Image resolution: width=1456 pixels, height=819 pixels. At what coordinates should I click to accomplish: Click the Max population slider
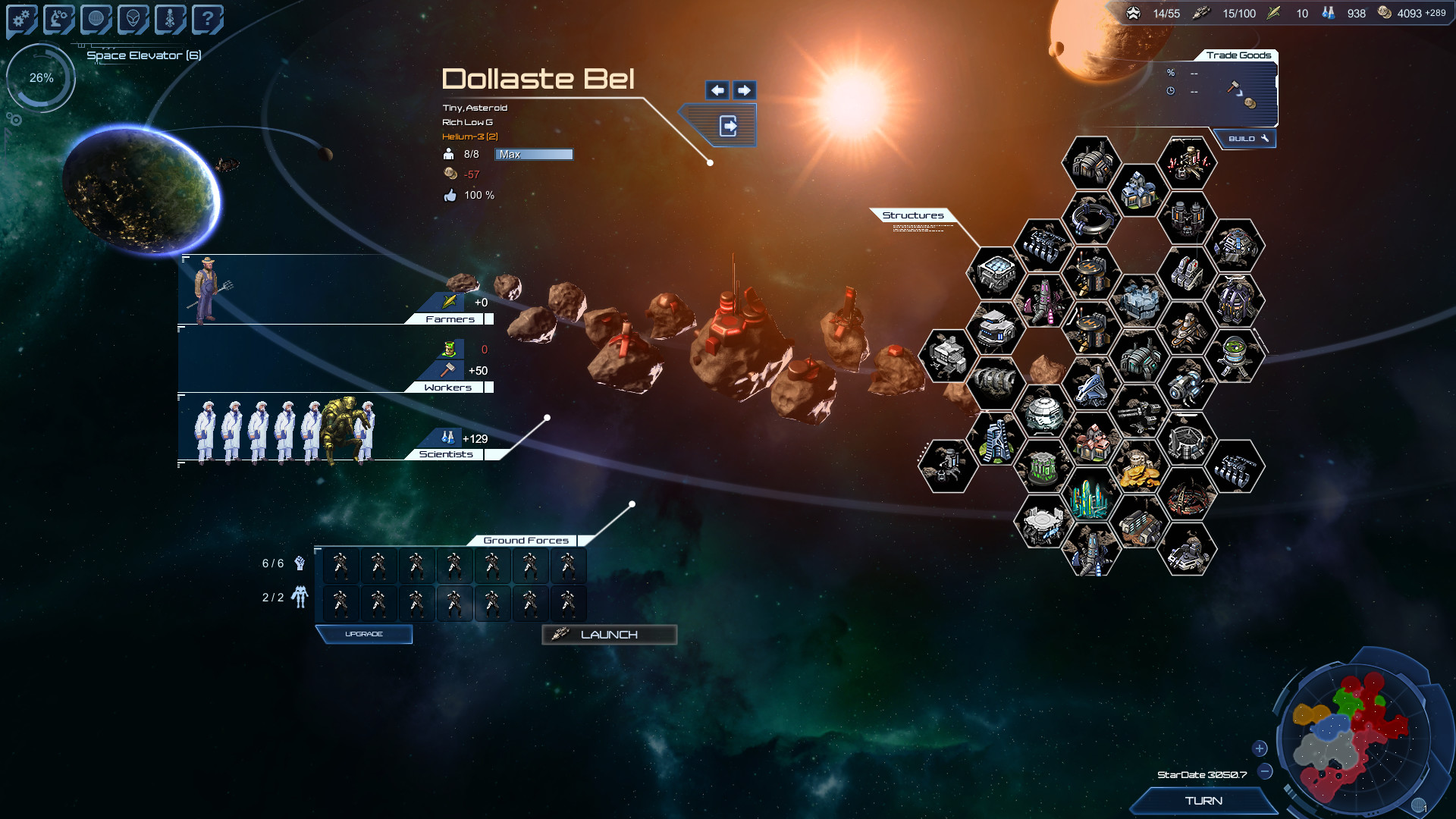coord(533,154)
